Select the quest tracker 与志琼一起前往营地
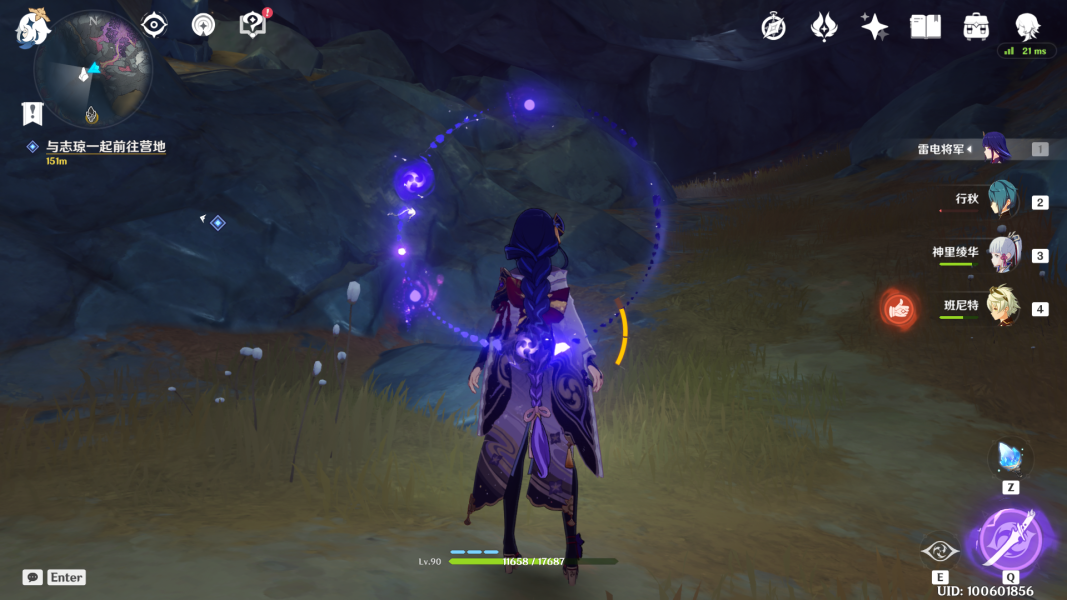 105,147
